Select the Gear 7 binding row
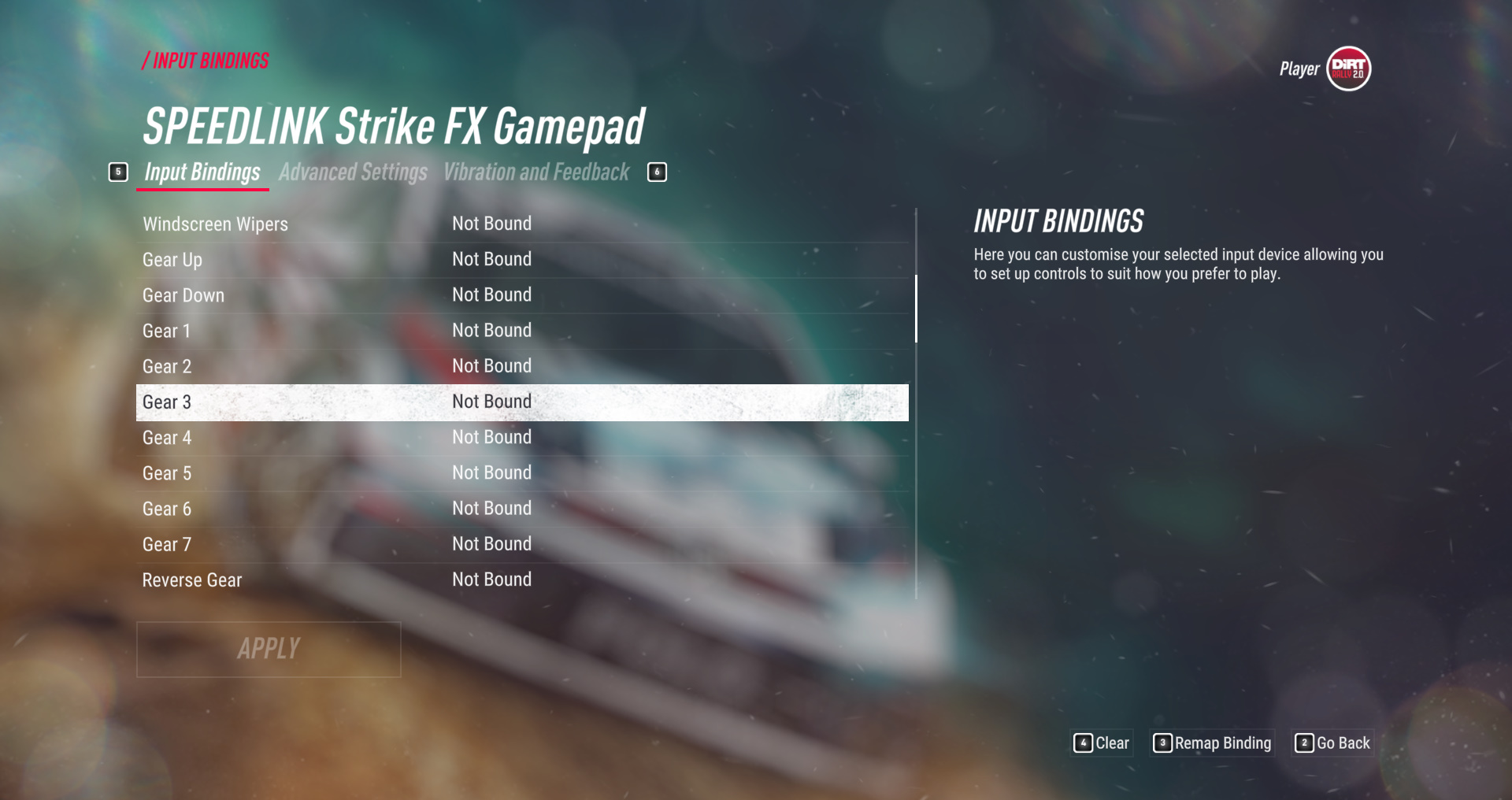This screenshot has height=800, width=1512. (521, 544)
